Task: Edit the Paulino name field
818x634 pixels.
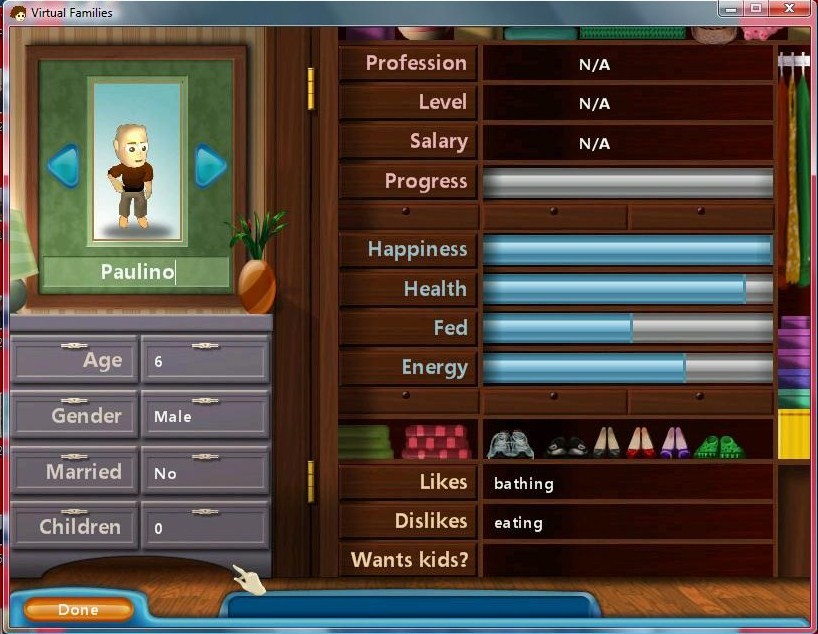Action: click(136, 272)
